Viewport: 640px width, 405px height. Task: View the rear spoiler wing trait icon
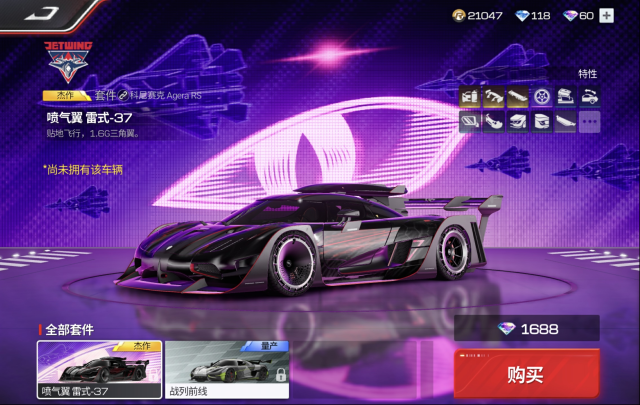493,97
